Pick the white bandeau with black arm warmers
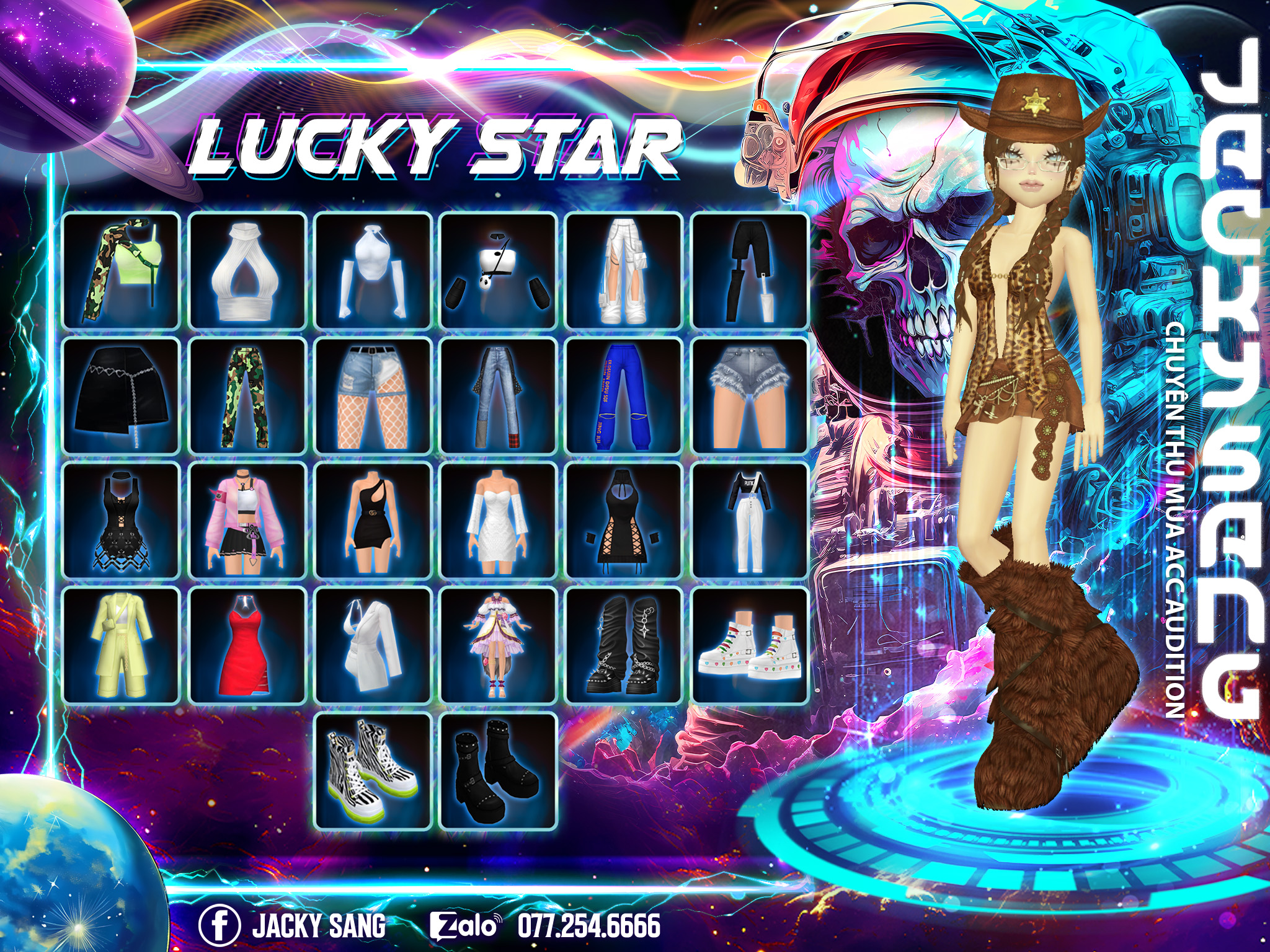The height and width of the screenshot is (952, 1270). point(498,271)
